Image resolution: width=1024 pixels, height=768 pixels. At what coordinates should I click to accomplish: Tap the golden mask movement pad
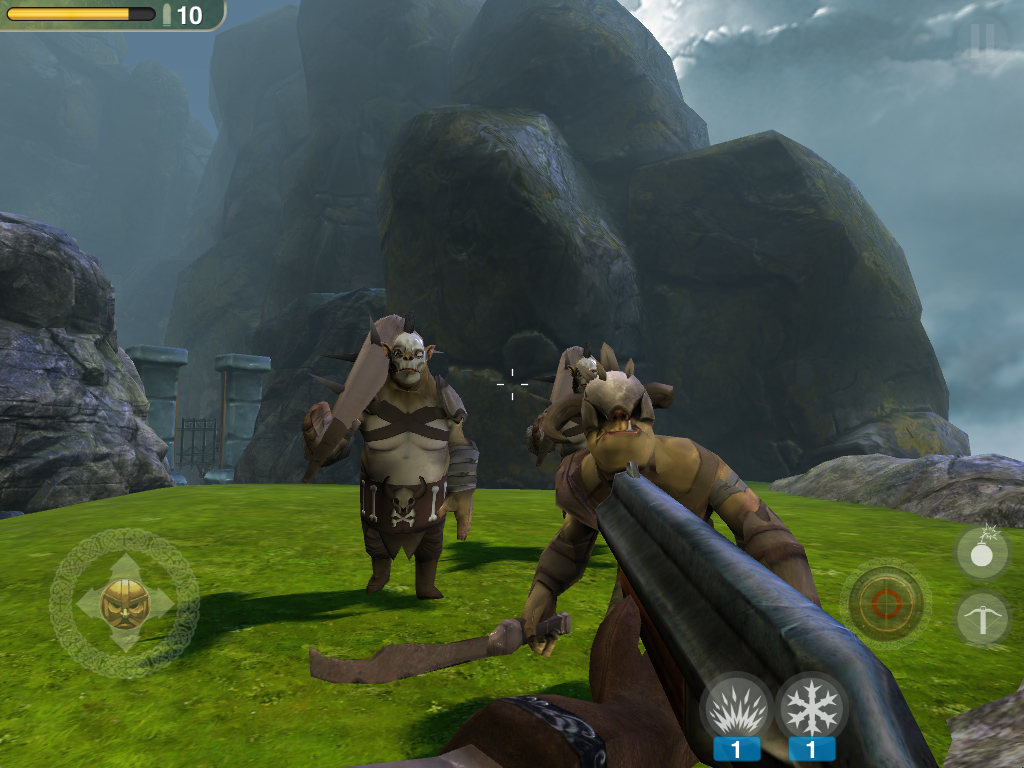pos(125,603)
